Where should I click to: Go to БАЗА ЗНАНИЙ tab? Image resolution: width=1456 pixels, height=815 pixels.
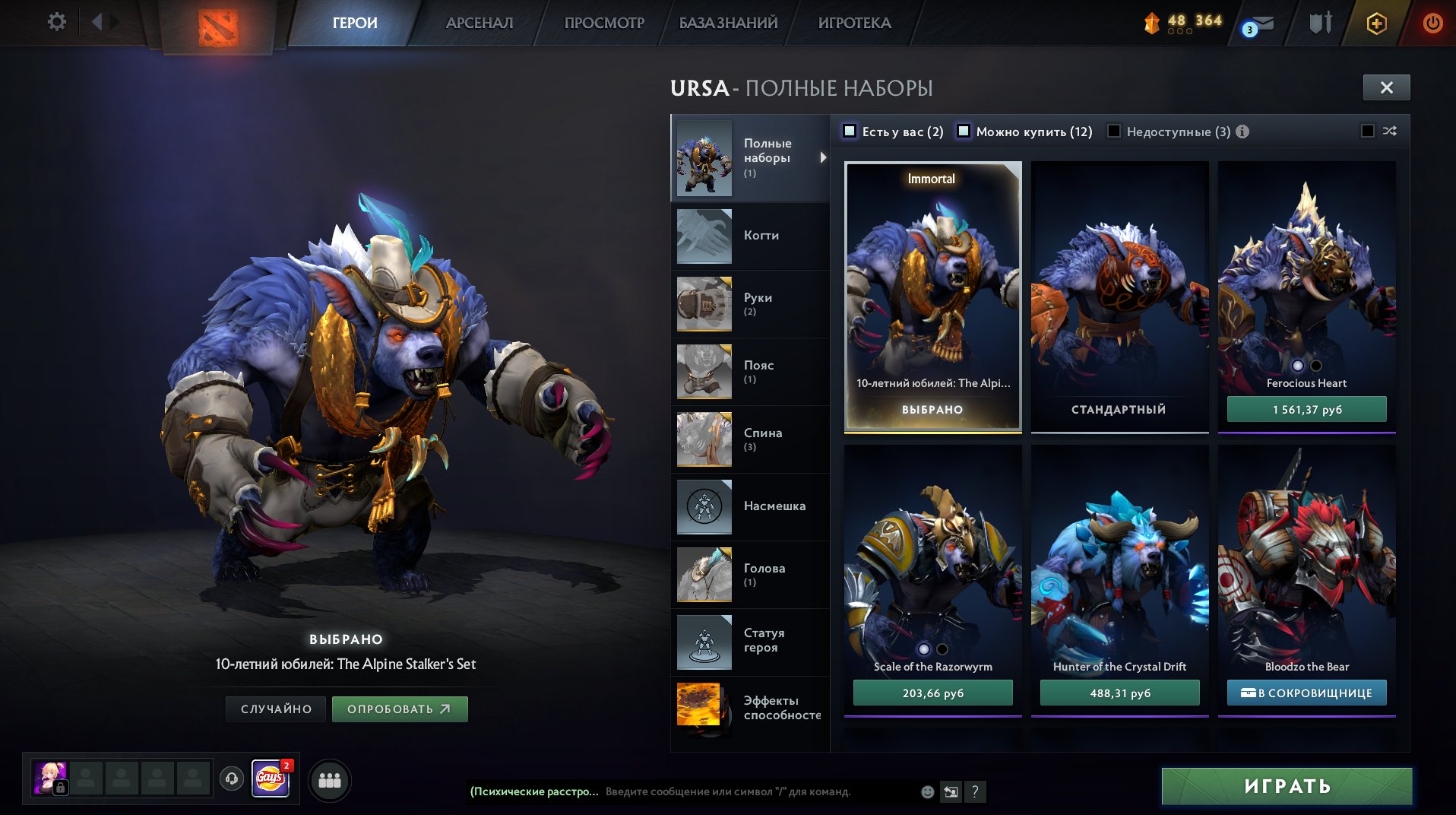pos(728,23)
